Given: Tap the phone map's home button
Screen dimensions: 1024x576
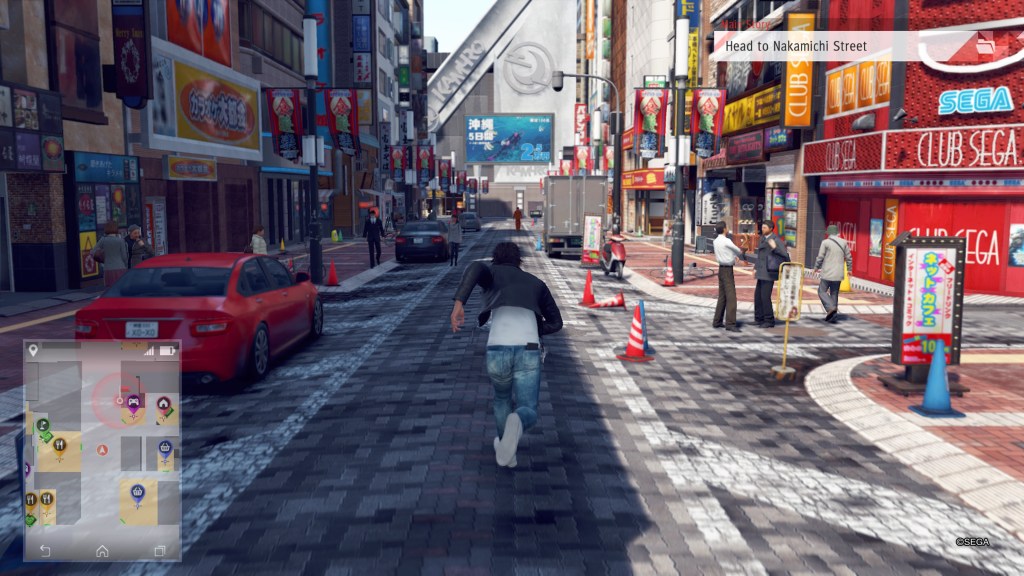Looking at the screenshot, I should click(102, 550).
